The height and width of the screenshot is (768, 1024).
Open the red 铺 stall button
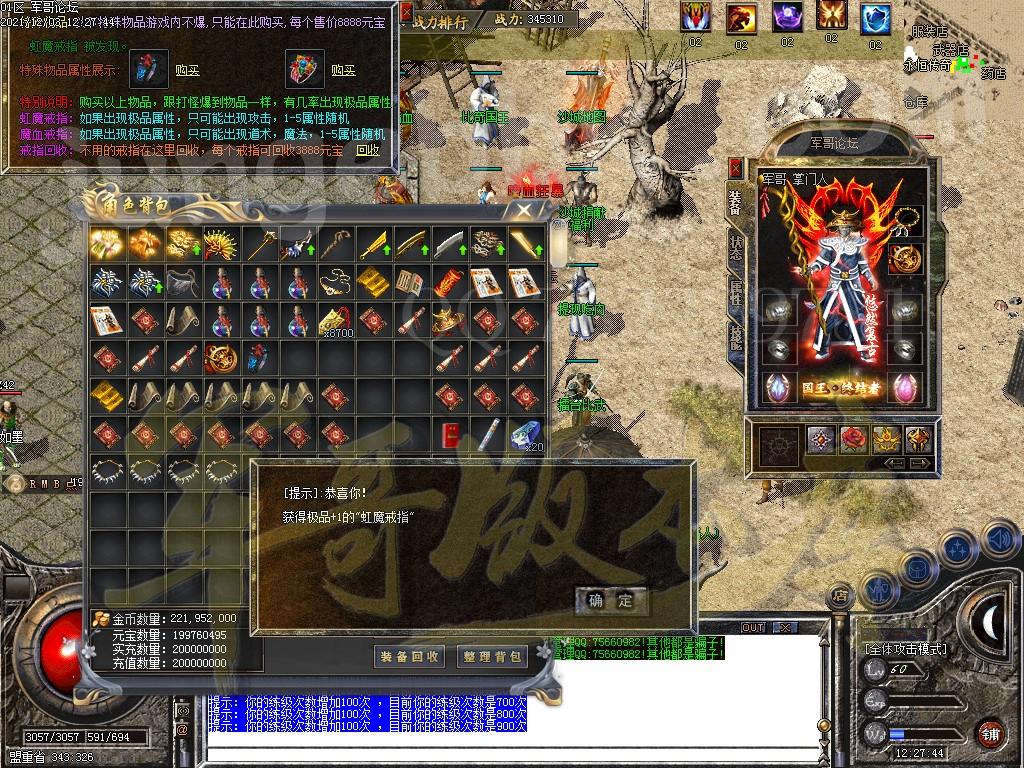(x=990, y=731)
